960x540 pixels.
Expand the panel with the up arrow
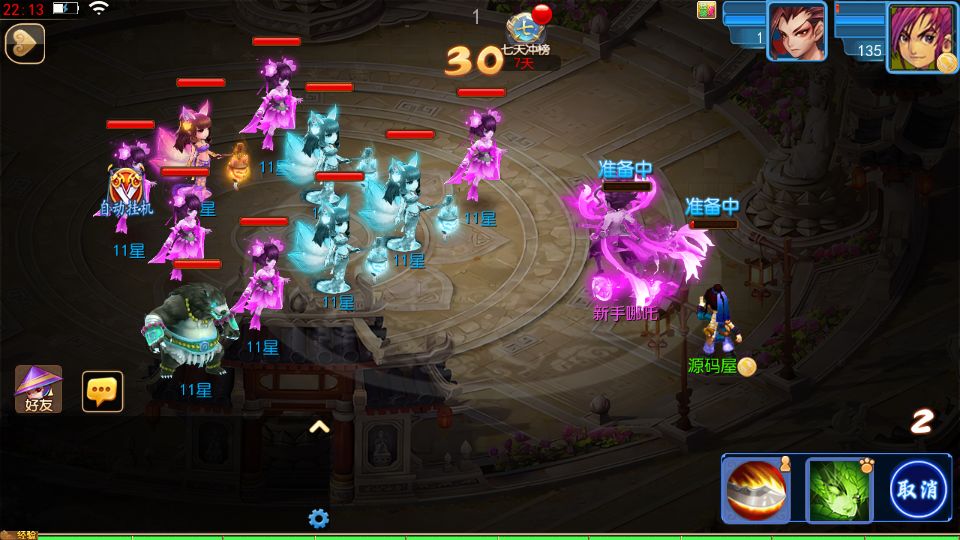click(x=319, y=427)
